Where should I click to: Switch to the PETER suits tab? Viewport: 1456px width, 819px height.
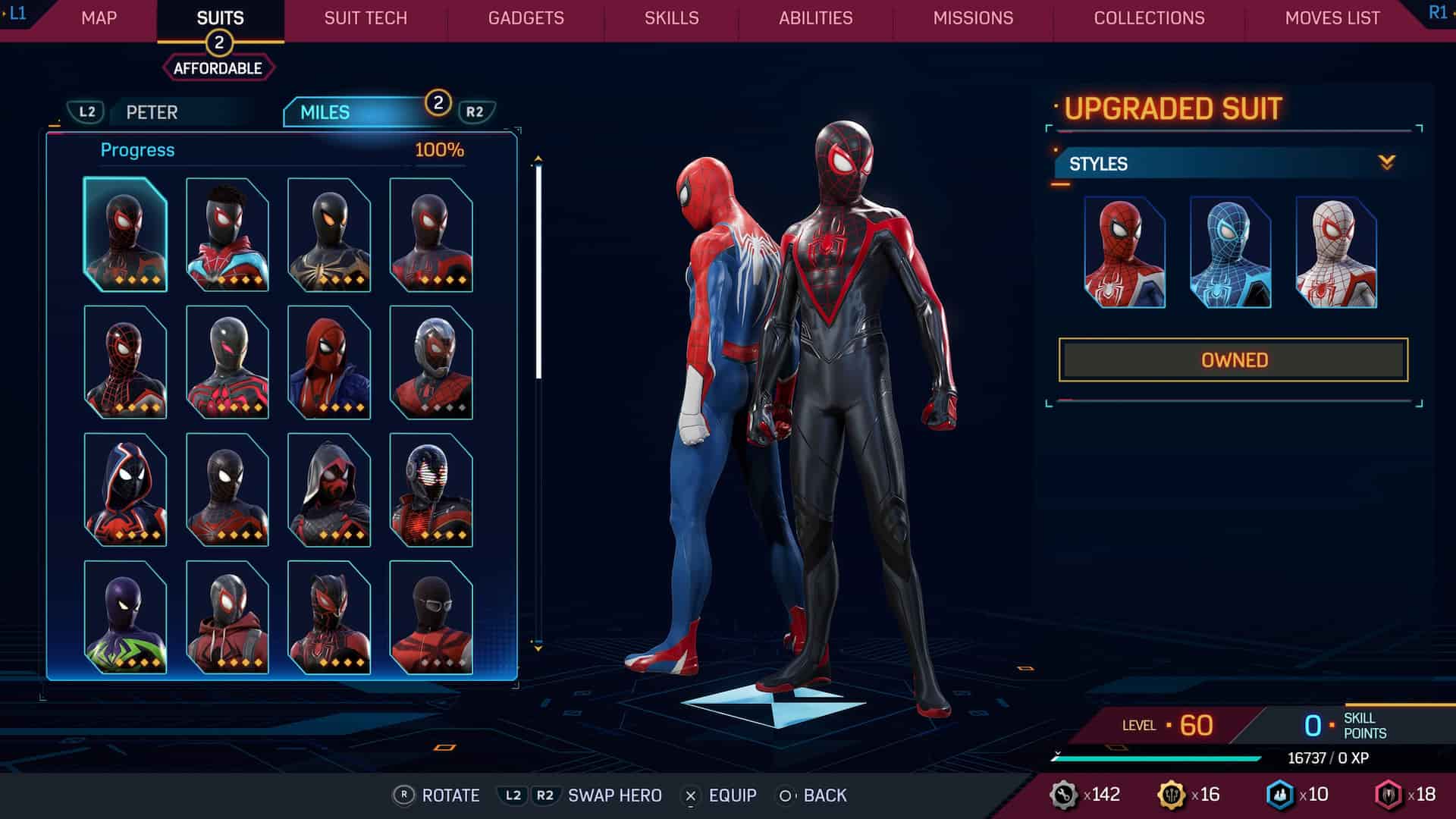pyautogui.click(x=152, y=112)
